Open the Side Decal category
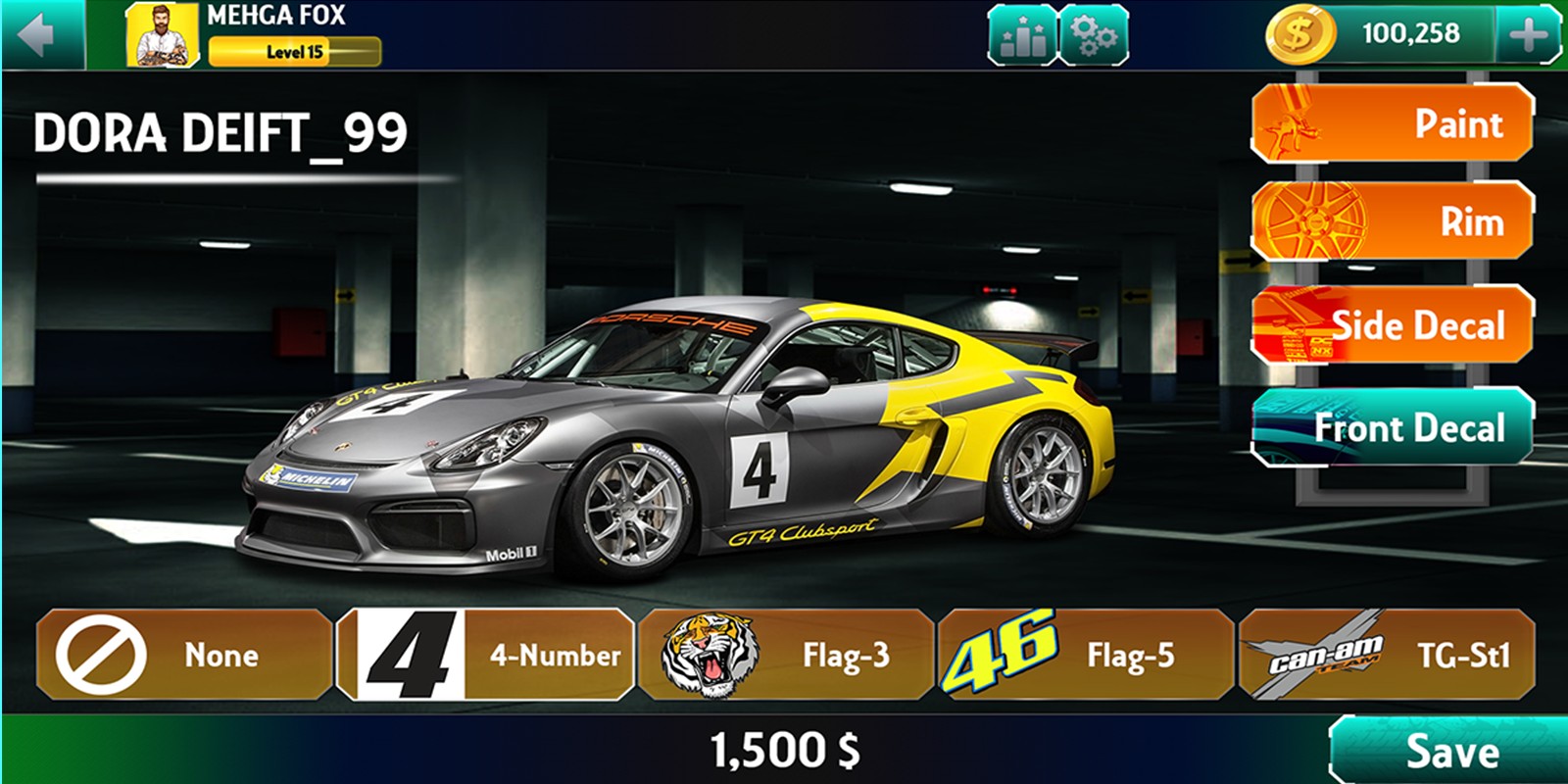Image resolution: width=1568 pixels, height=784 pixels. point(1392,324)
